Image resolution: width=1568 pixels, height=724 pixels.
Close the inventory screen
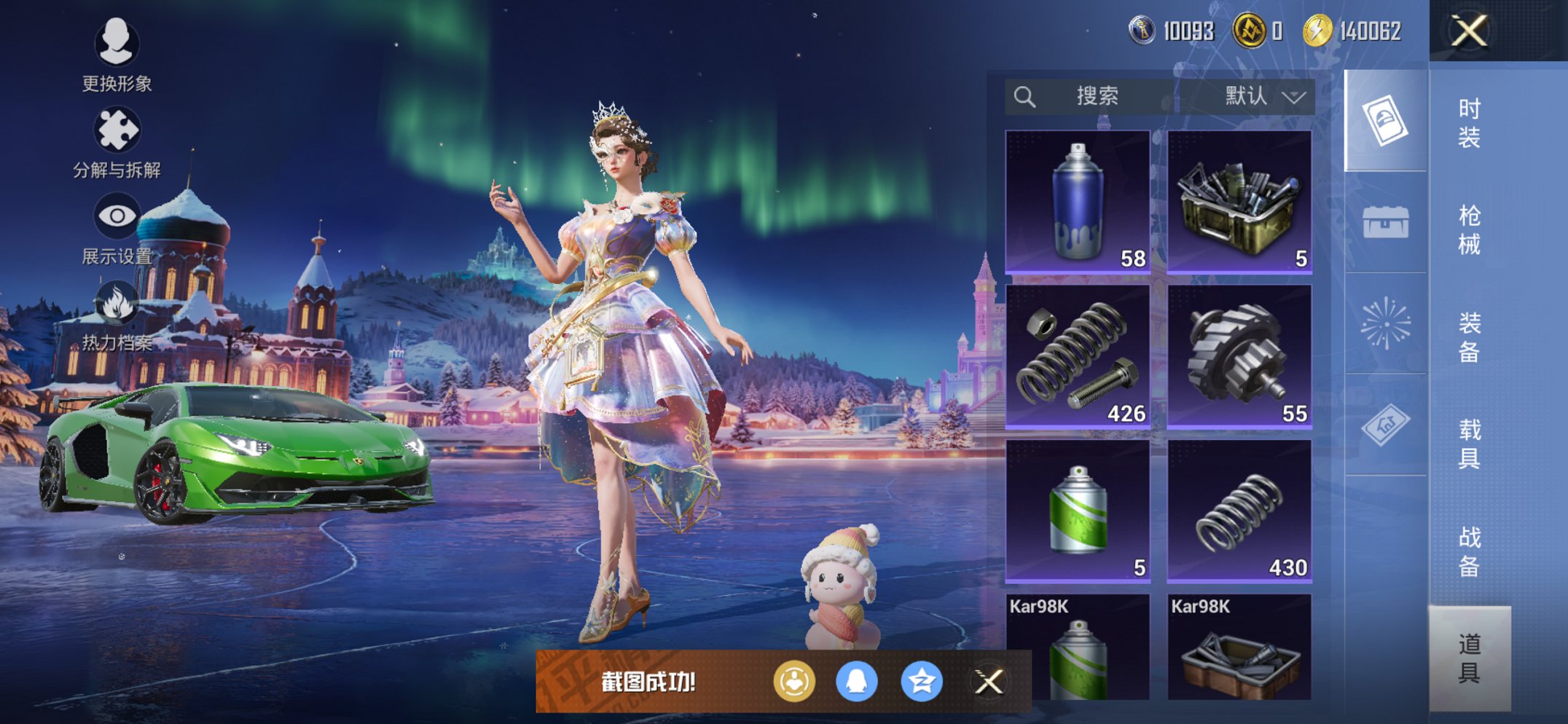tap(1468, 31)
